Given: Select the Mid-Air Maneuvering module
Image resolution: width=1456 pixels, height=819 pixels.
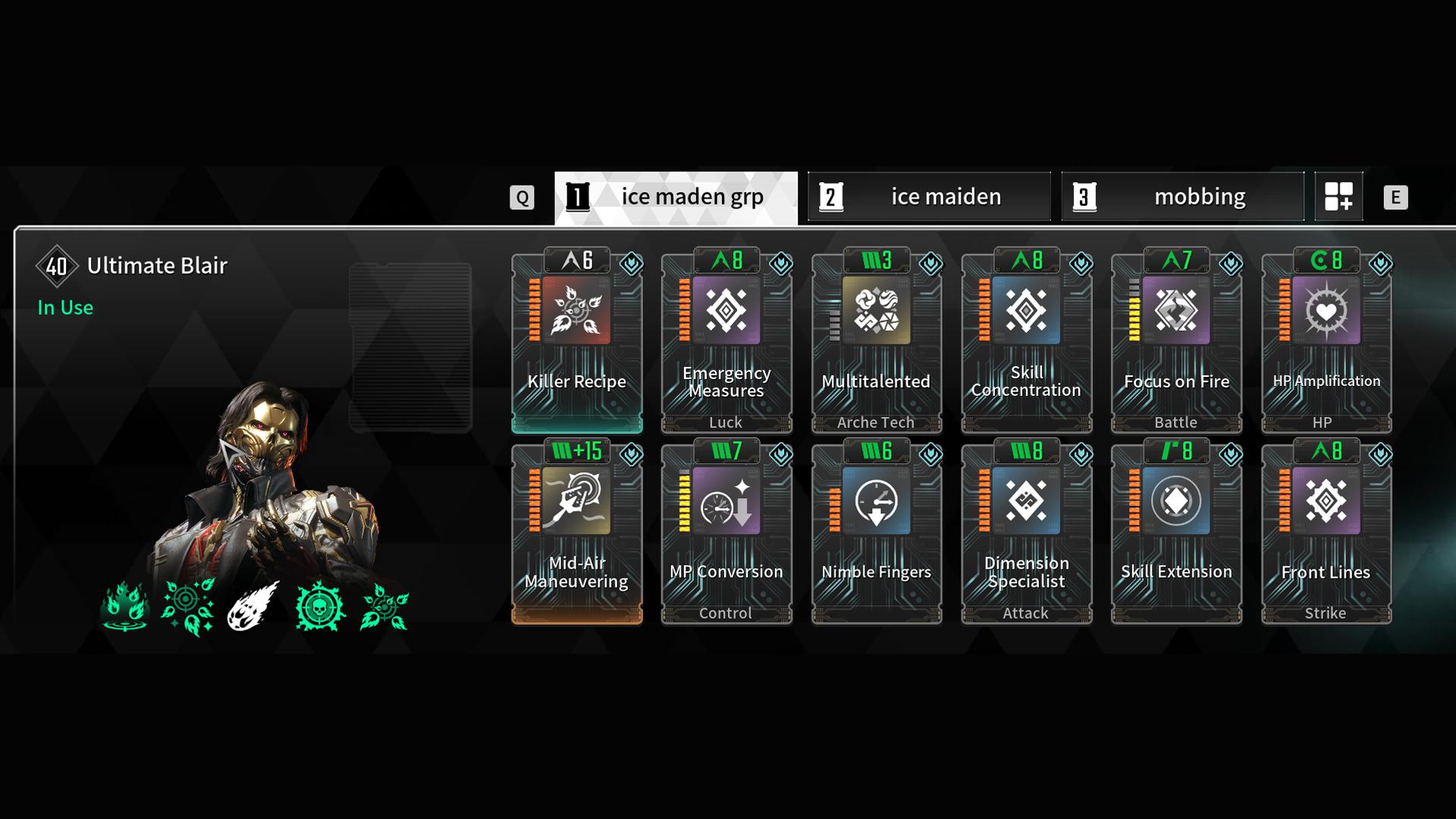Looking at the screenshot, I should pyautogui.click(x=576, y=535).
